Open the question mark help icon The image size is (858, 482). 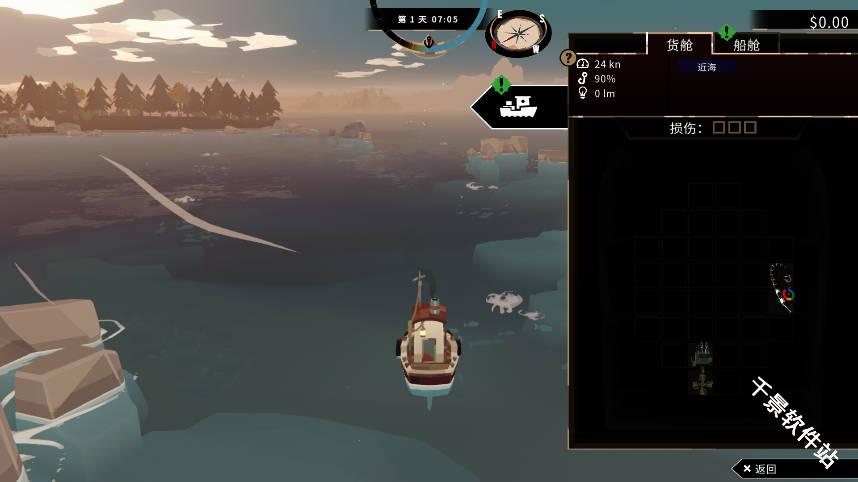(568, 58)
